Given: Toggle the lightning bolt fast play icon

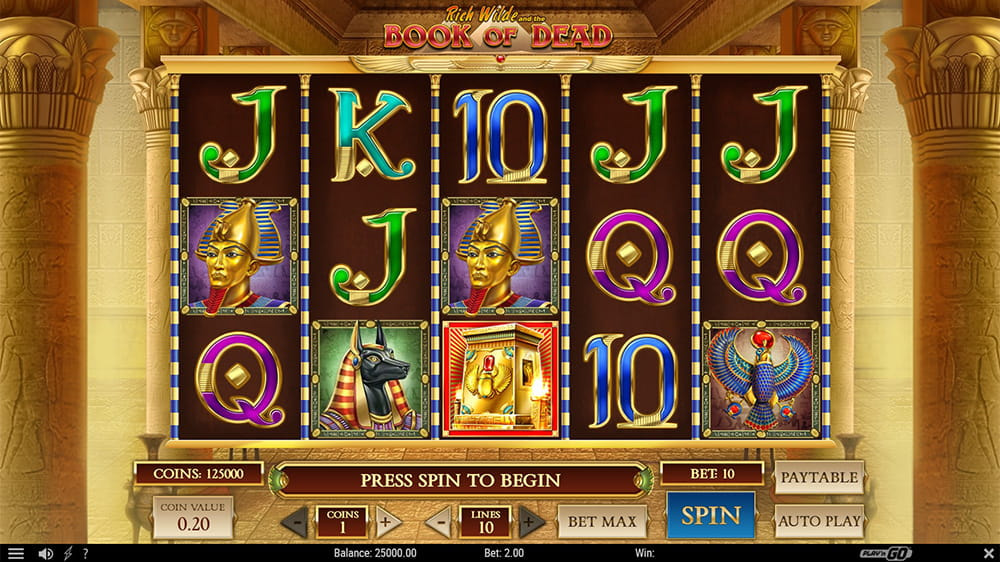Looking at the screenshot, I should pos(68,553).
